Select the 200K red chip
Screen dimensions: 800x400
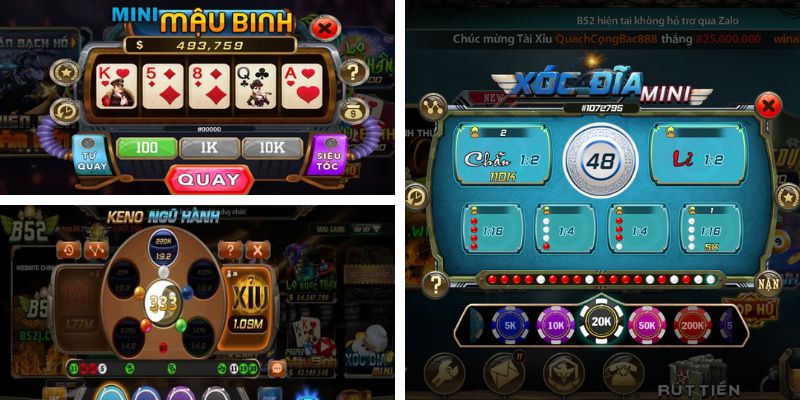click(694, 325)
